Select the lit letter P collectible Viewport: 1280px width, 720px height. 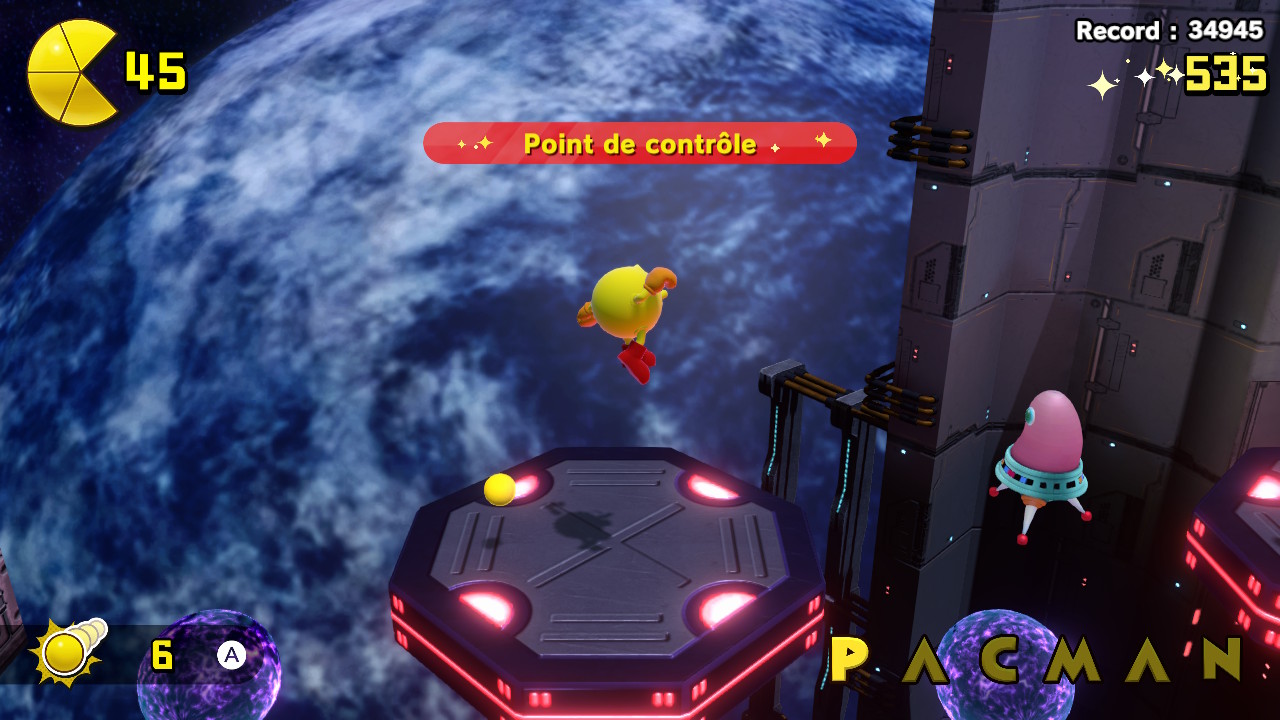click(849, 659)
